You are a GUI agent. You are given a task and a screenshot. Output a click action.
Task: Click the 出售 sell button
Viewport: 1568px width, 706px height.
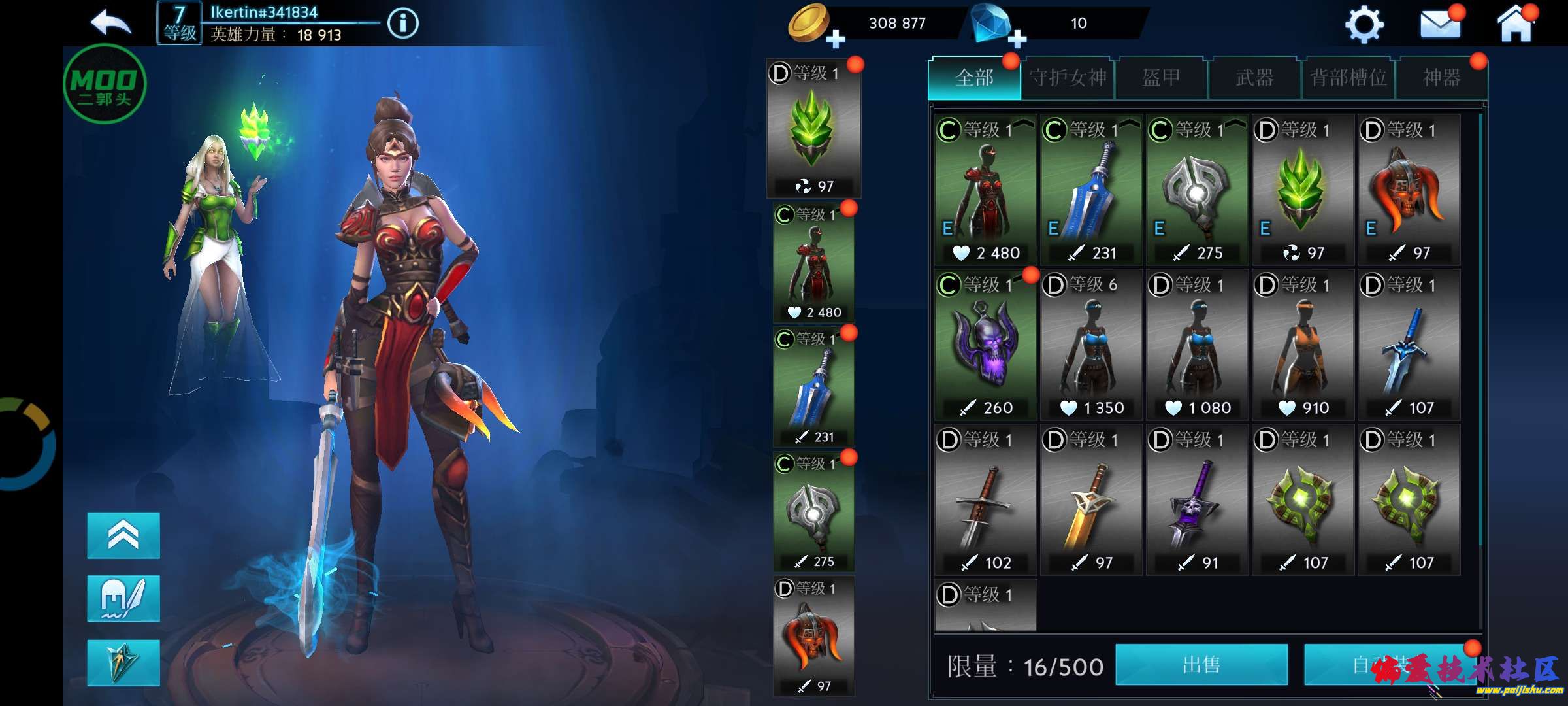tap(1201, 665)
